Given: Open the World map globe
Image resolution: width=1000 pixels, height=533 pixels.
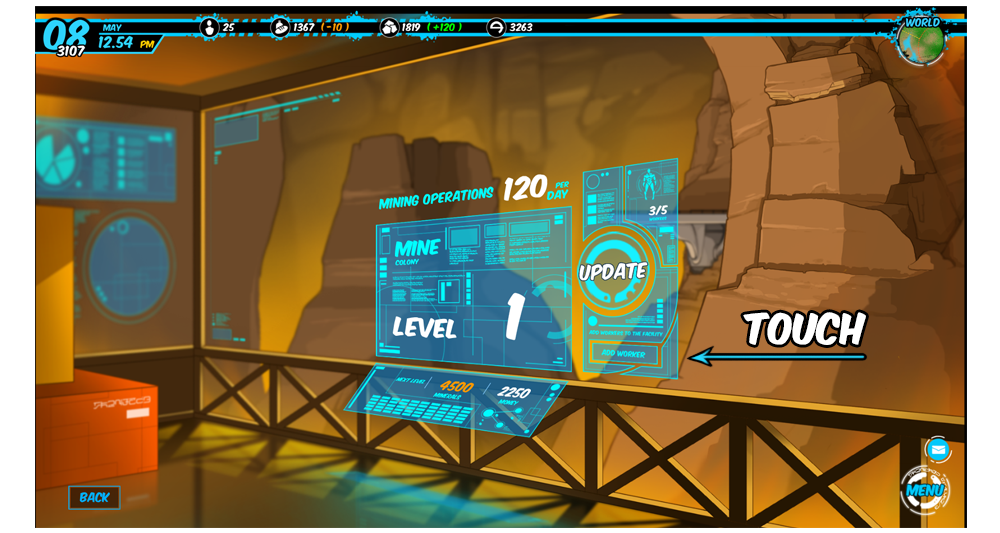Looking at the screenshot, I should (921, 39).
